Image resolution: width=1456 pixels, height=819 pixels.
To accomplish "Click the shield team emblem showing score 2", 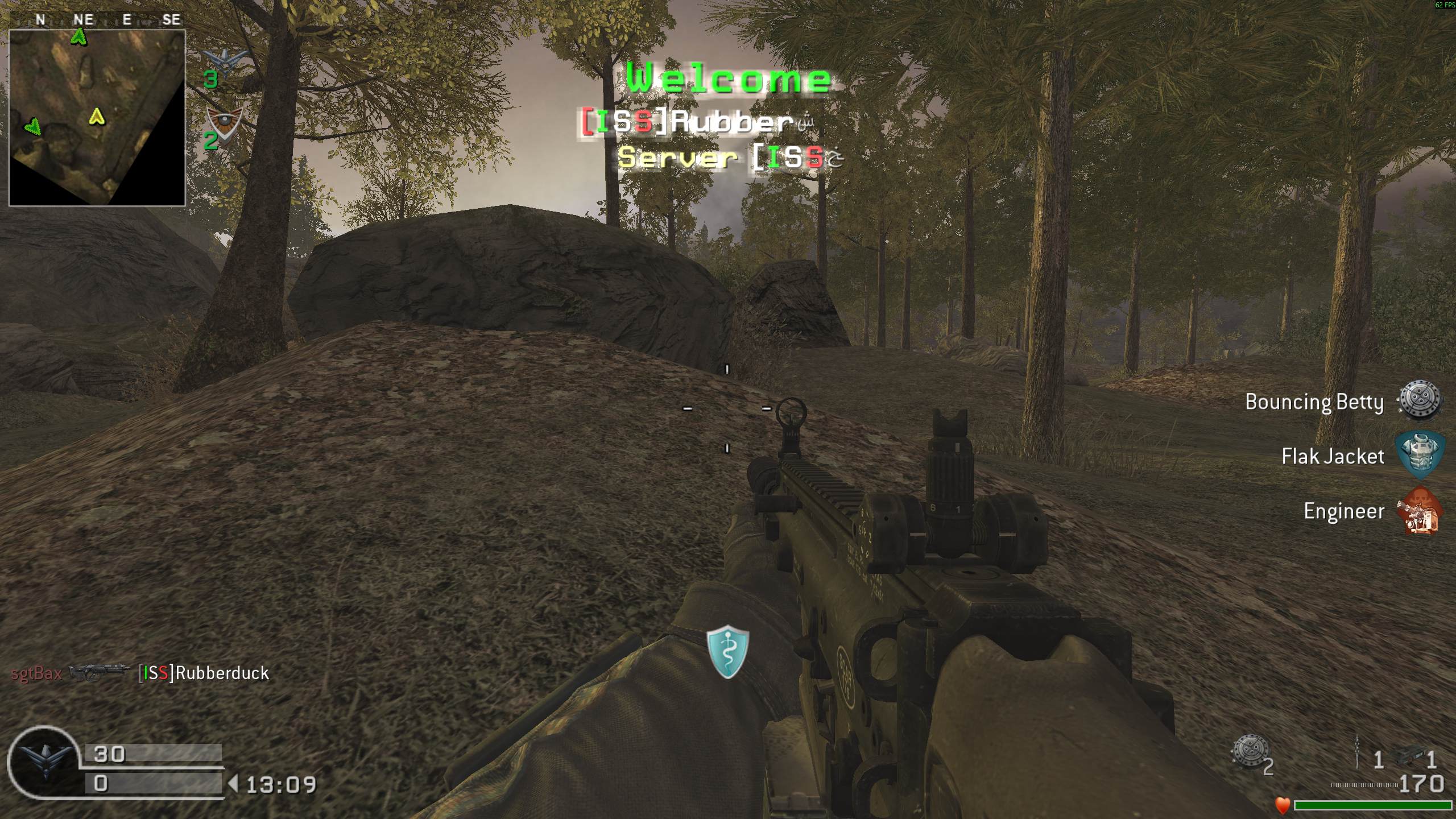I will tap(225, 125).
